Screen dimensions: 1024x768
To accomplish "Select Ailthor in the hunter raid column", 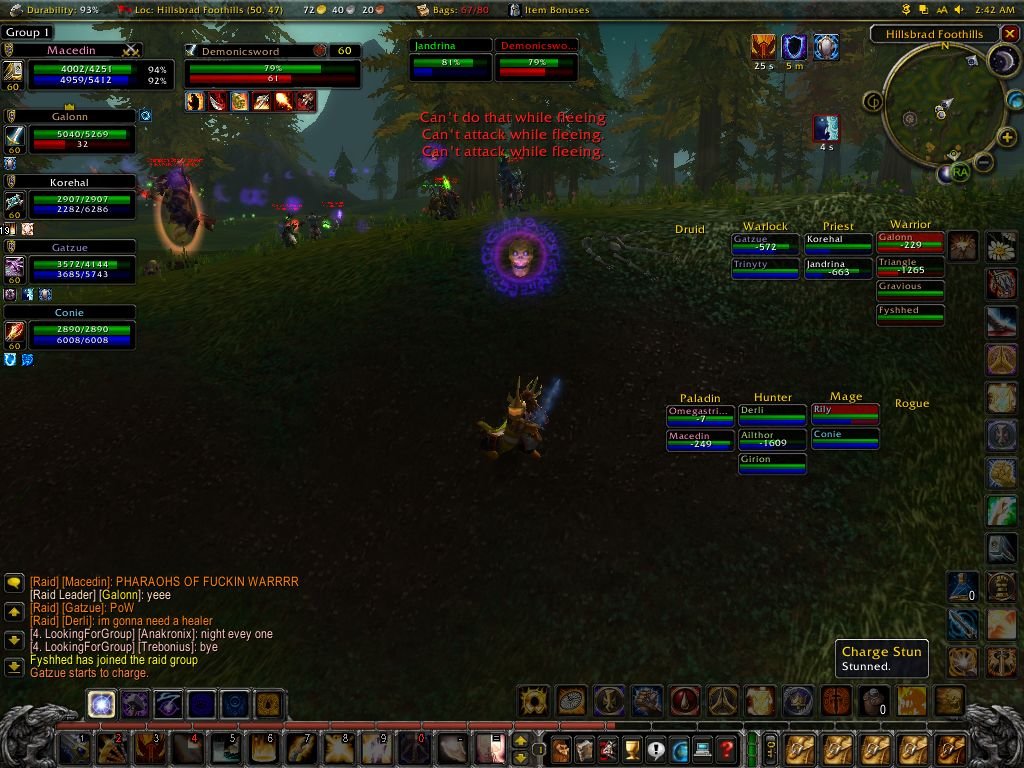I will coord(771,439).
